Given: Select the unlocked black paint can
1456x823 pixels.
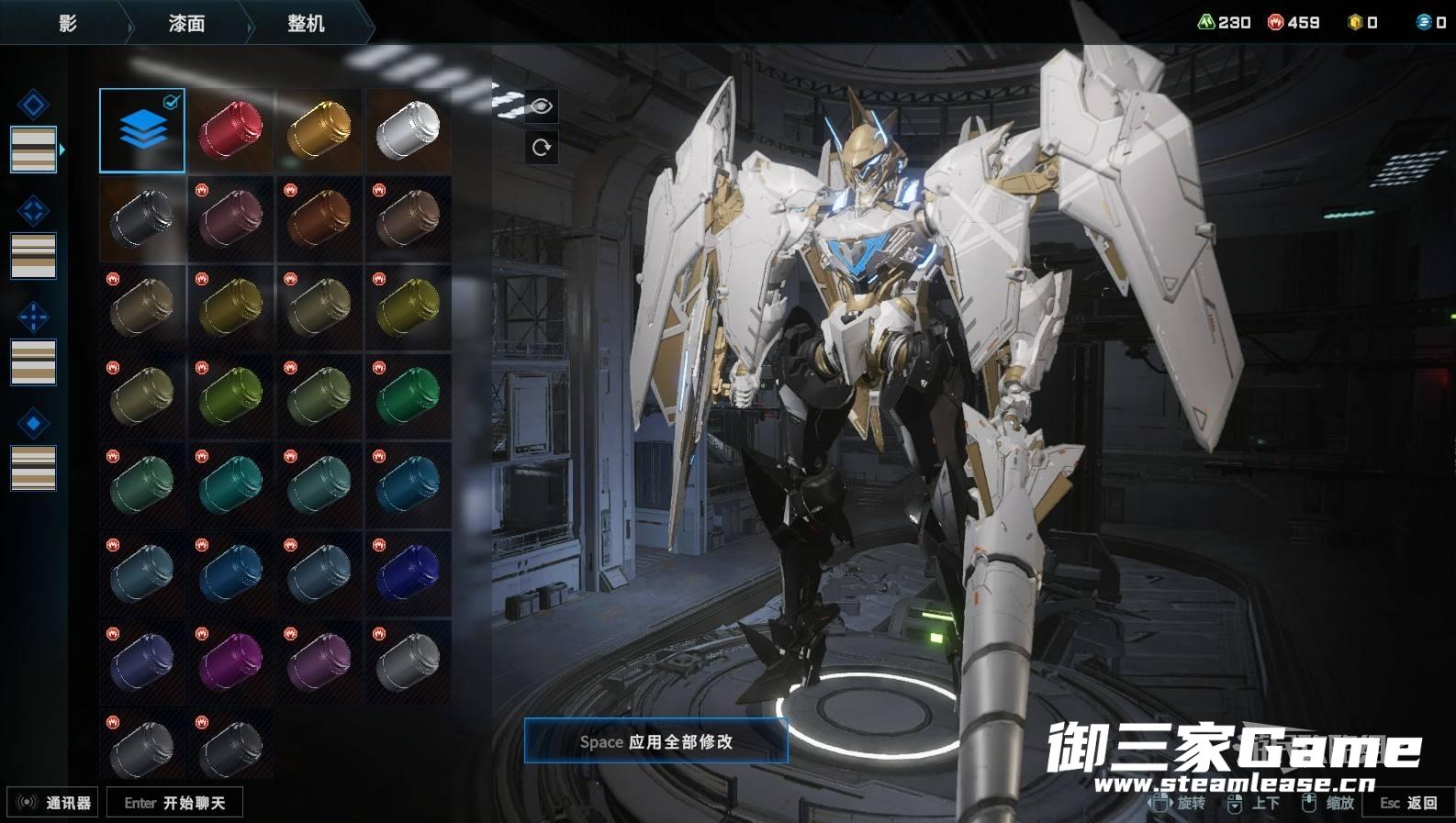Looking at the screenshot, I should pos(142,219).
